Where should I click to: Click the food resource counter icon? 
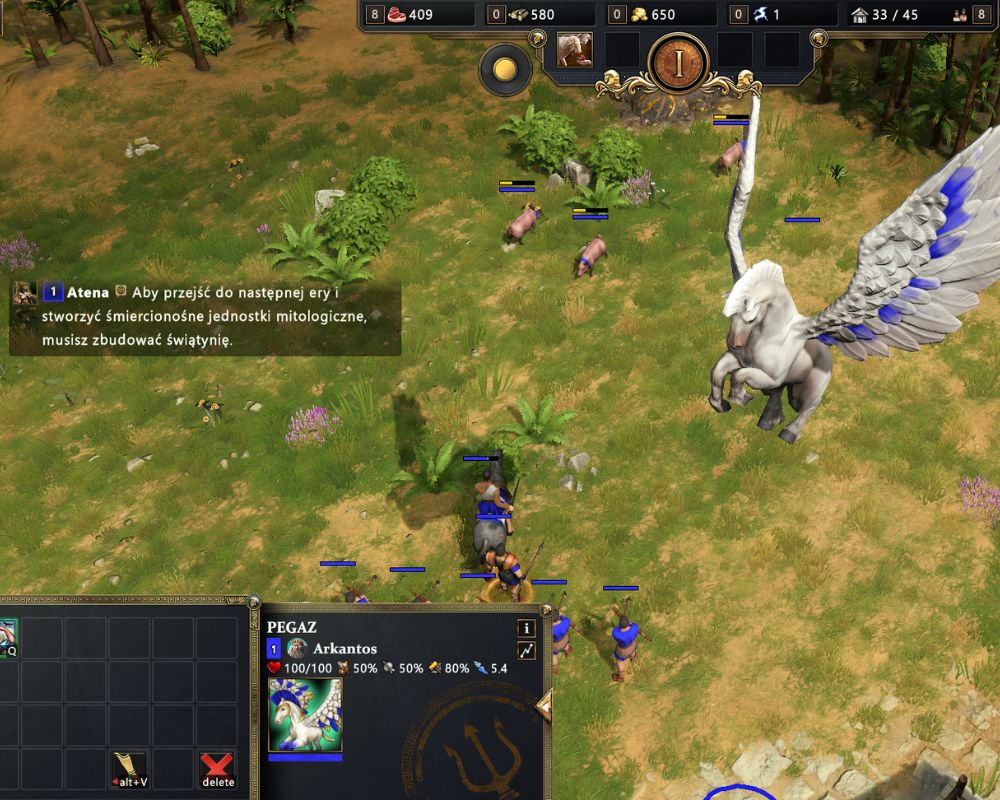[x=397, y=15]
